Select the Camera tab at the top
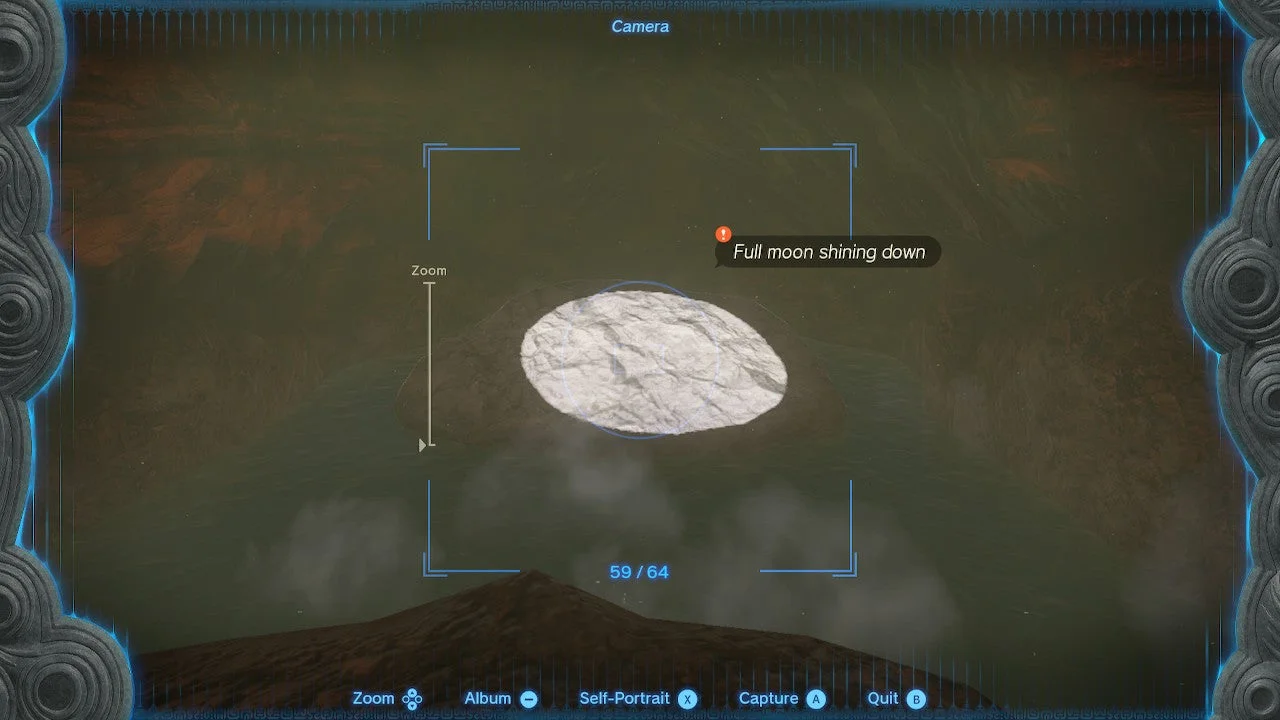Viewport: 1280px width, 720px height. coord(640,27)
